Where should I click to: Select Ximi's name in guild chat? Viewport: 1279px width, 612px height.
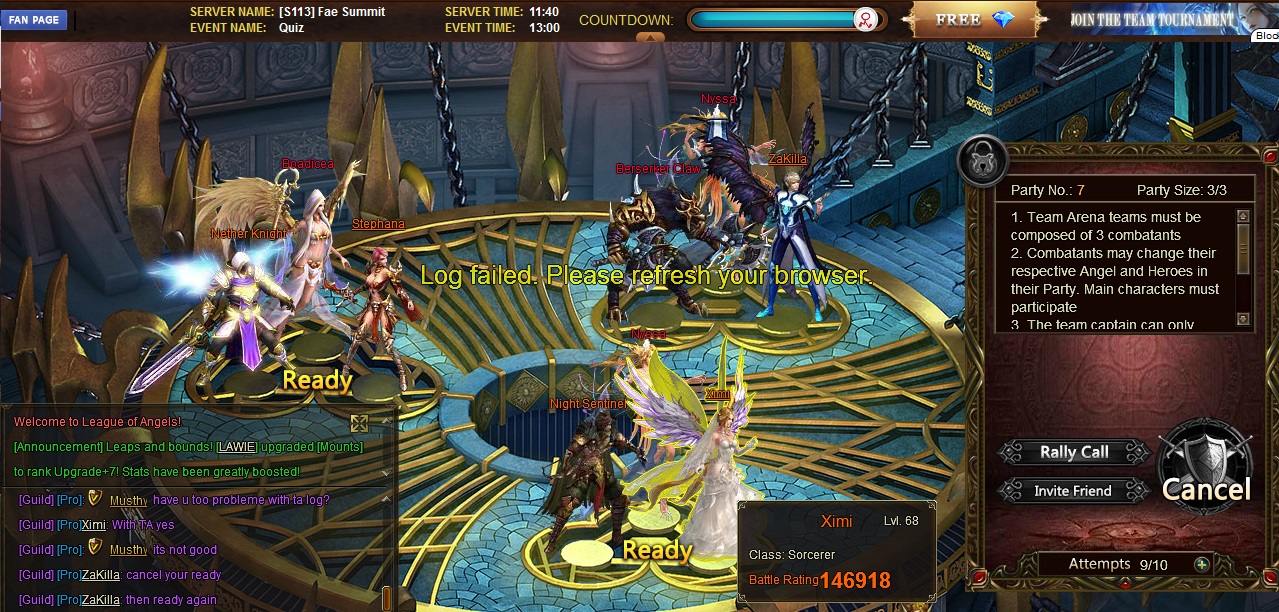tap(93, 525)
